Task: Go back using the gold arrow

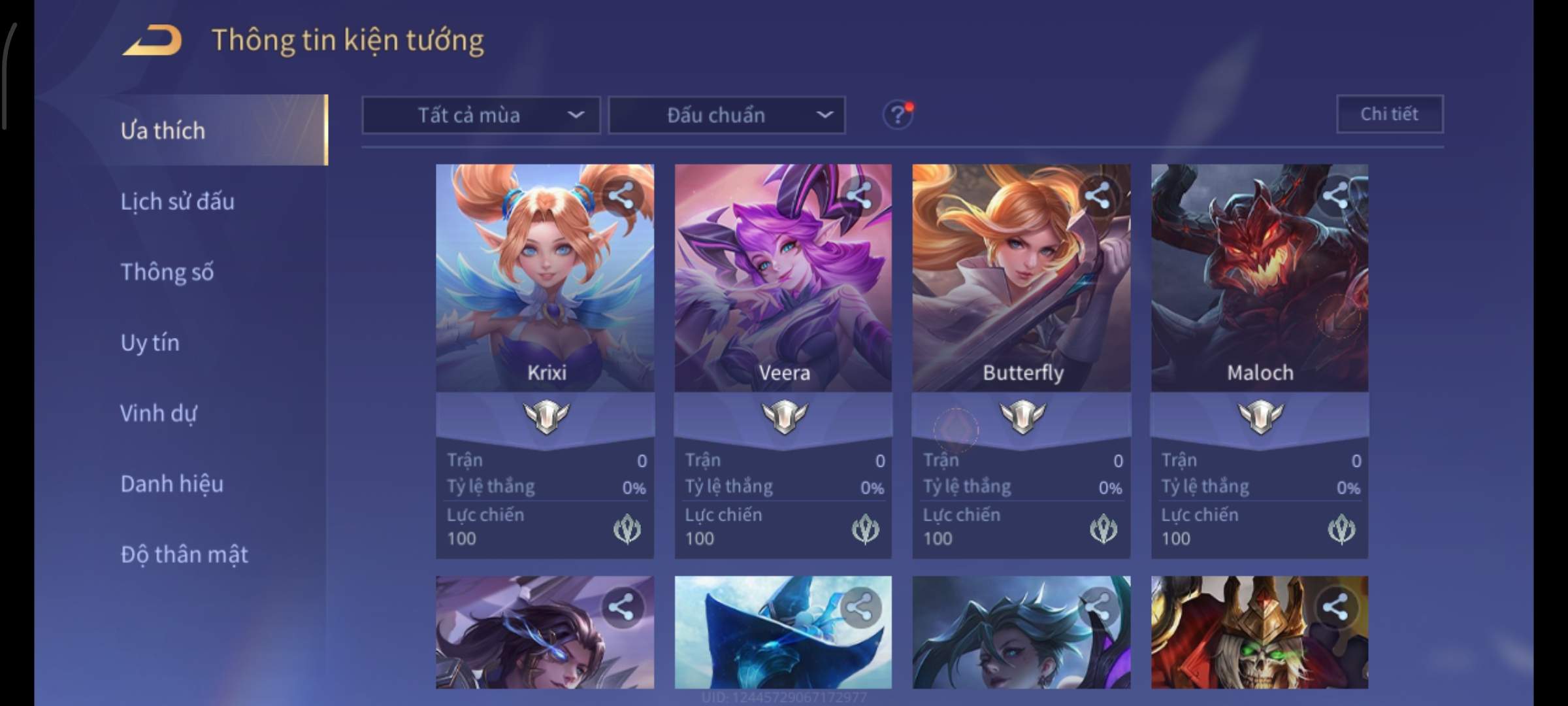Action: pos(152,41)
